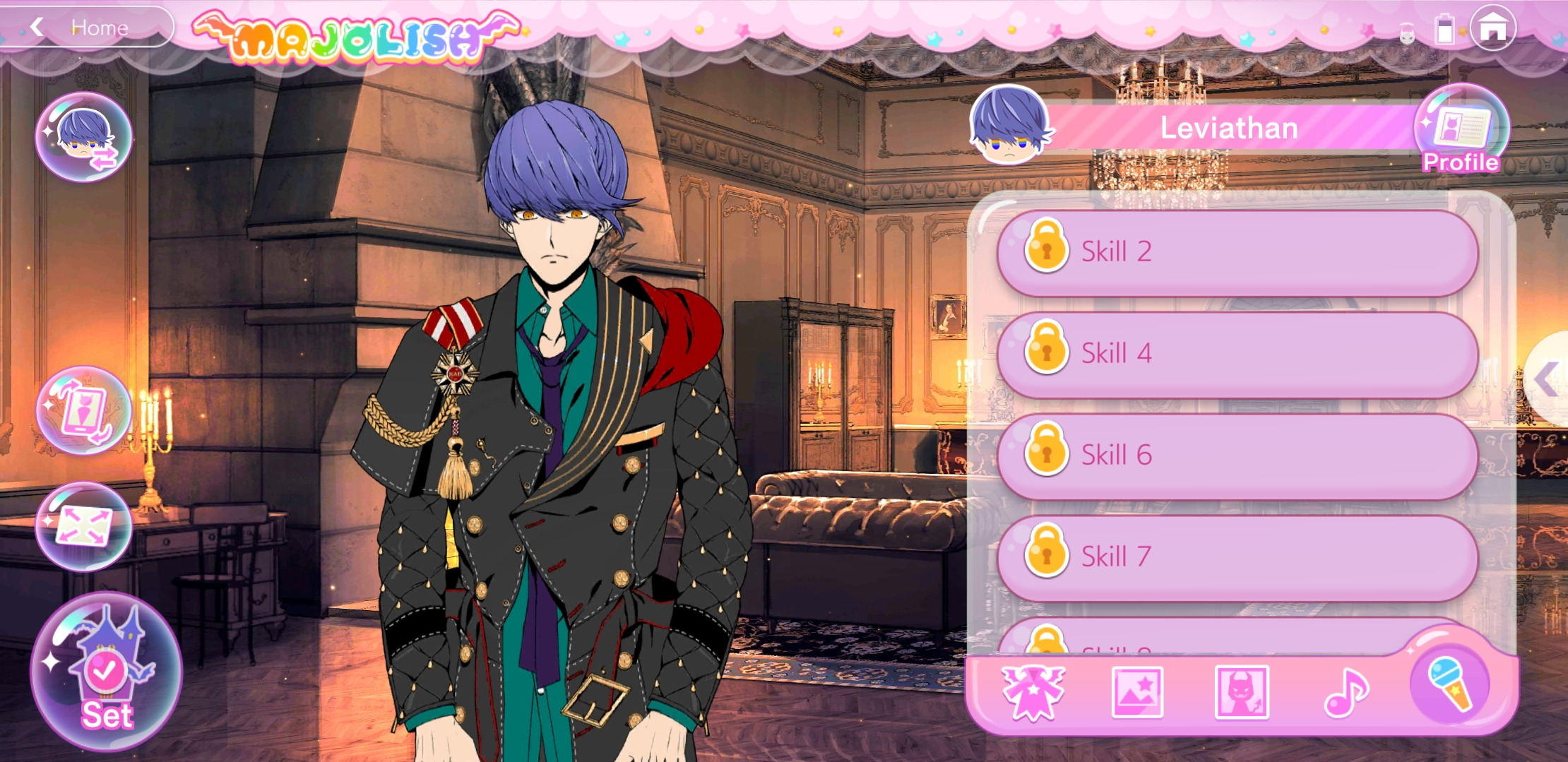Viewport: 1568px width, 762px height.
Task: Switch to the microphone voice tab
Action: coord(1449,684)
